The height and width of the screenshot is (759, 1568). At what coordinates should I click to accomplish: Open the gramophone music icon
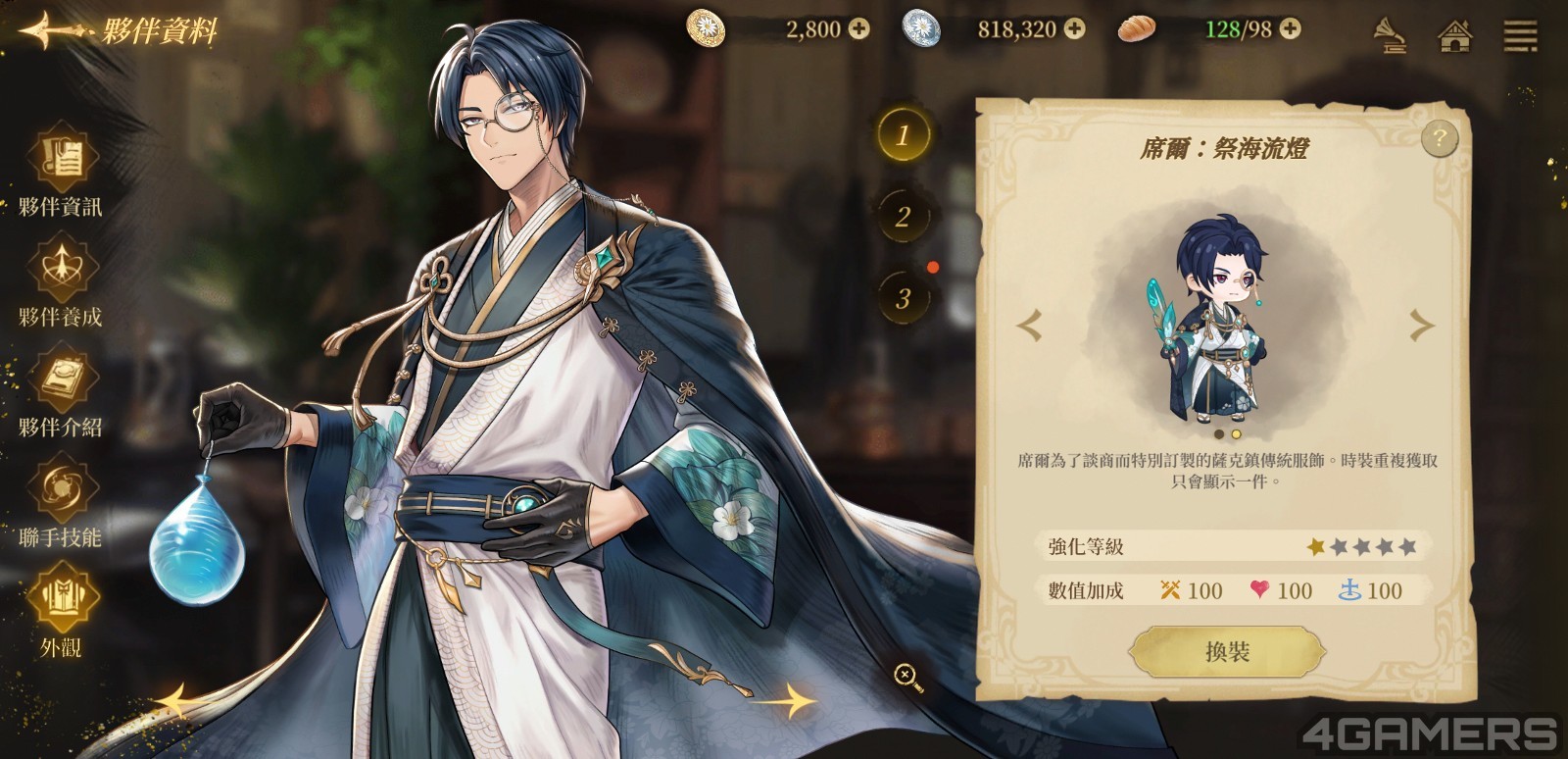1389,36
